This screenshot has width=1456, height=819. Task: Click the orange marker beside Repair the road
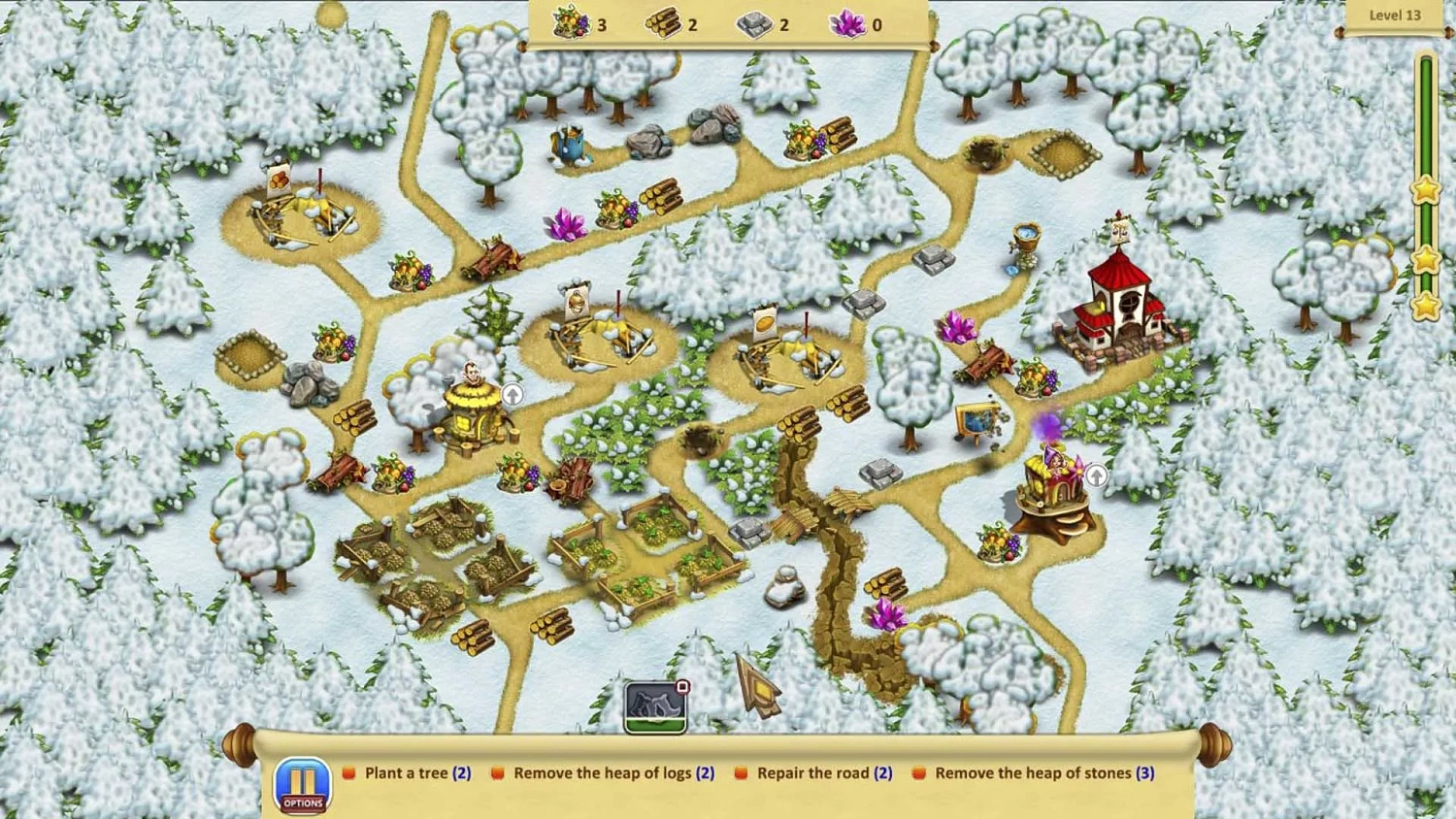click(743, 772)
